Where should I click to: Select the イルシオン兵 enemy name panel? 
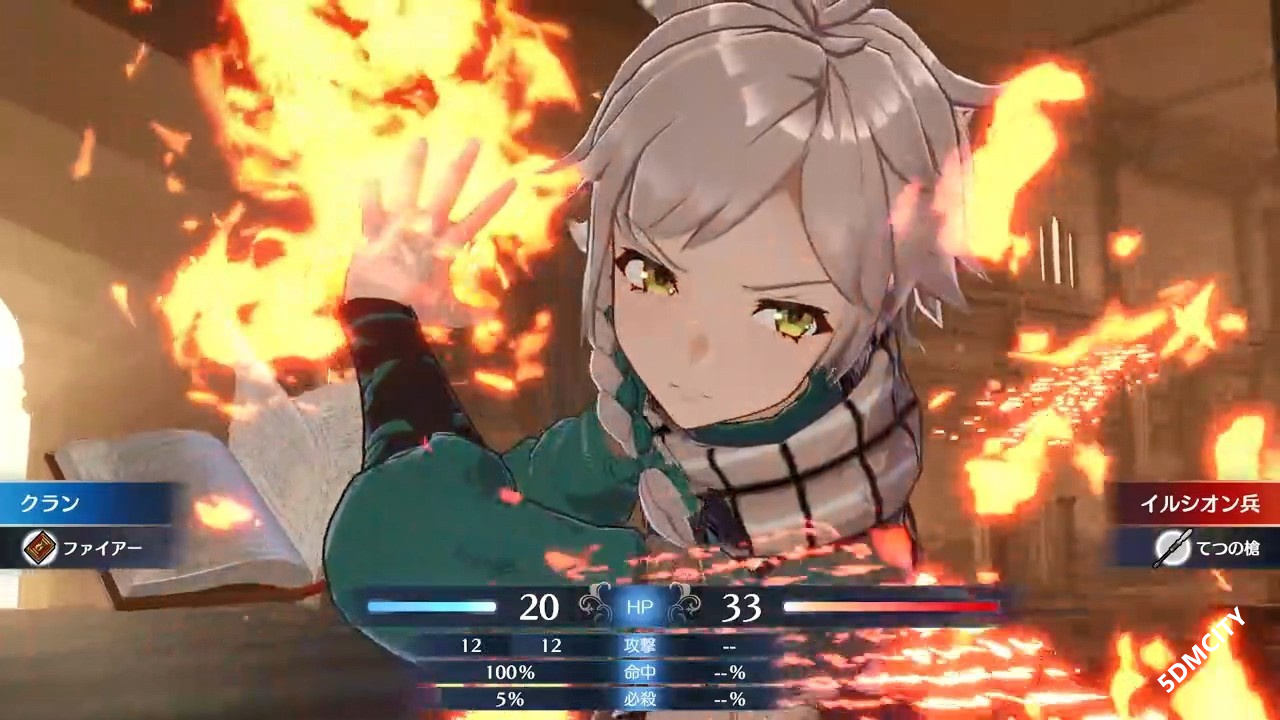tap(1196, 503)
